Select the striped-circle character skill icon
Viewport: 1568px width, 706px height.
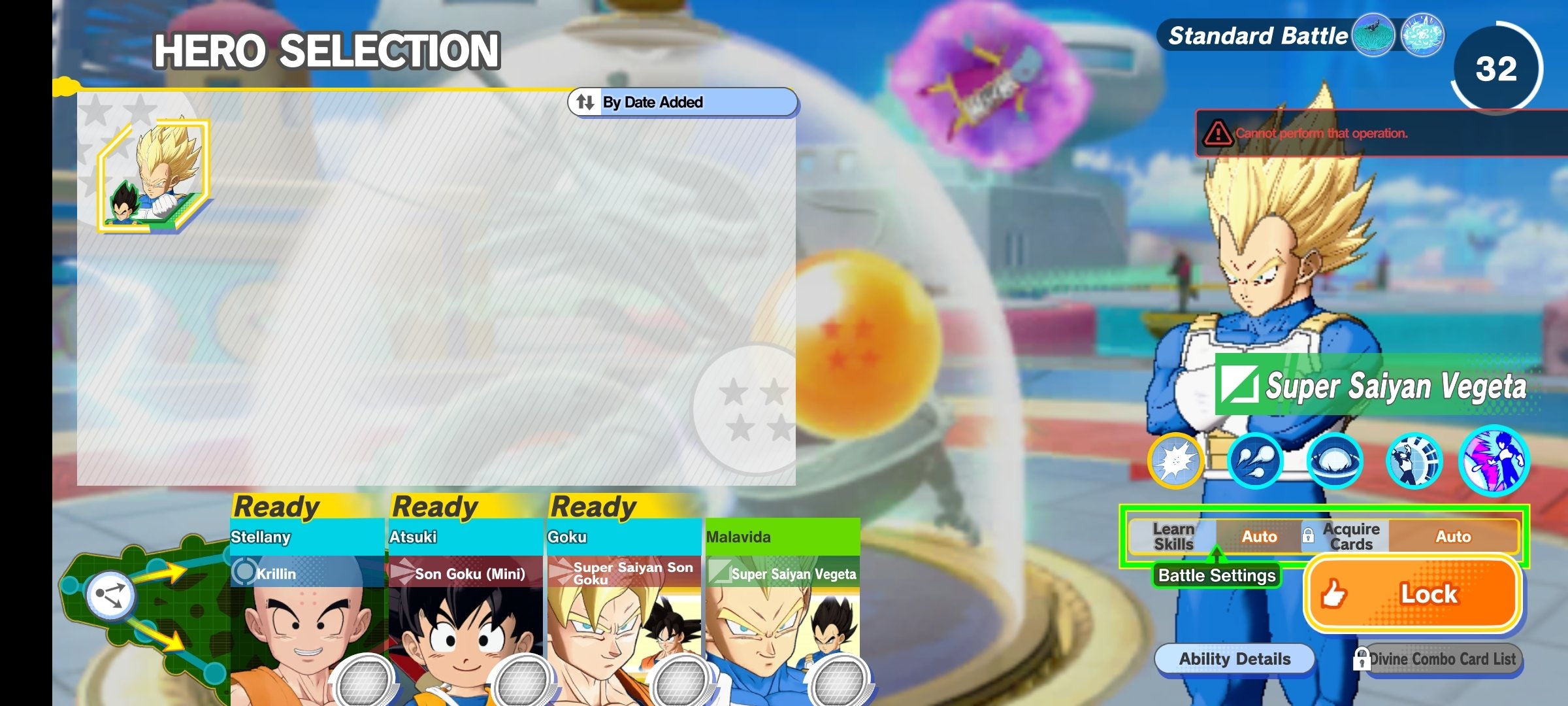(1414, 461)
